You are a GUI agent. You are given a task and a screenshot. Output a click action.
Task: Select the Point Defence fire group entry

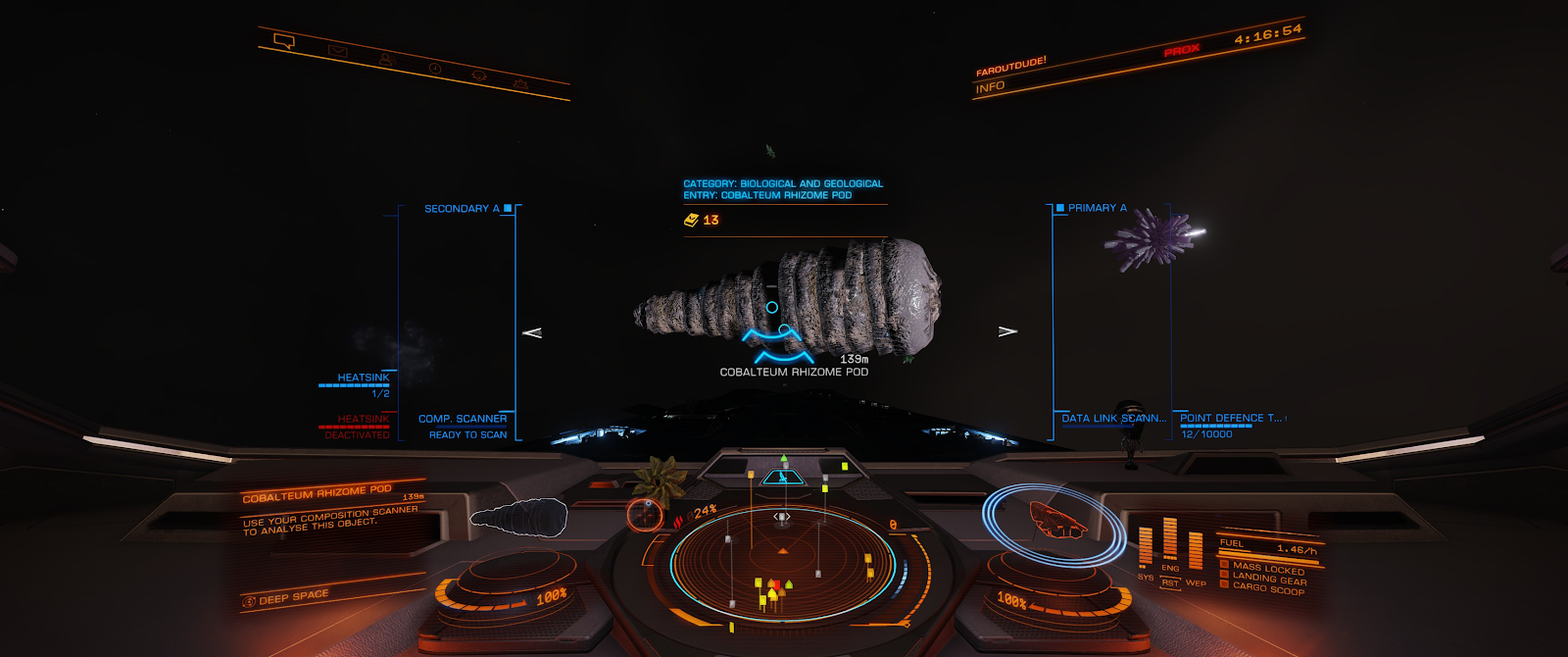pos(1230,419)
